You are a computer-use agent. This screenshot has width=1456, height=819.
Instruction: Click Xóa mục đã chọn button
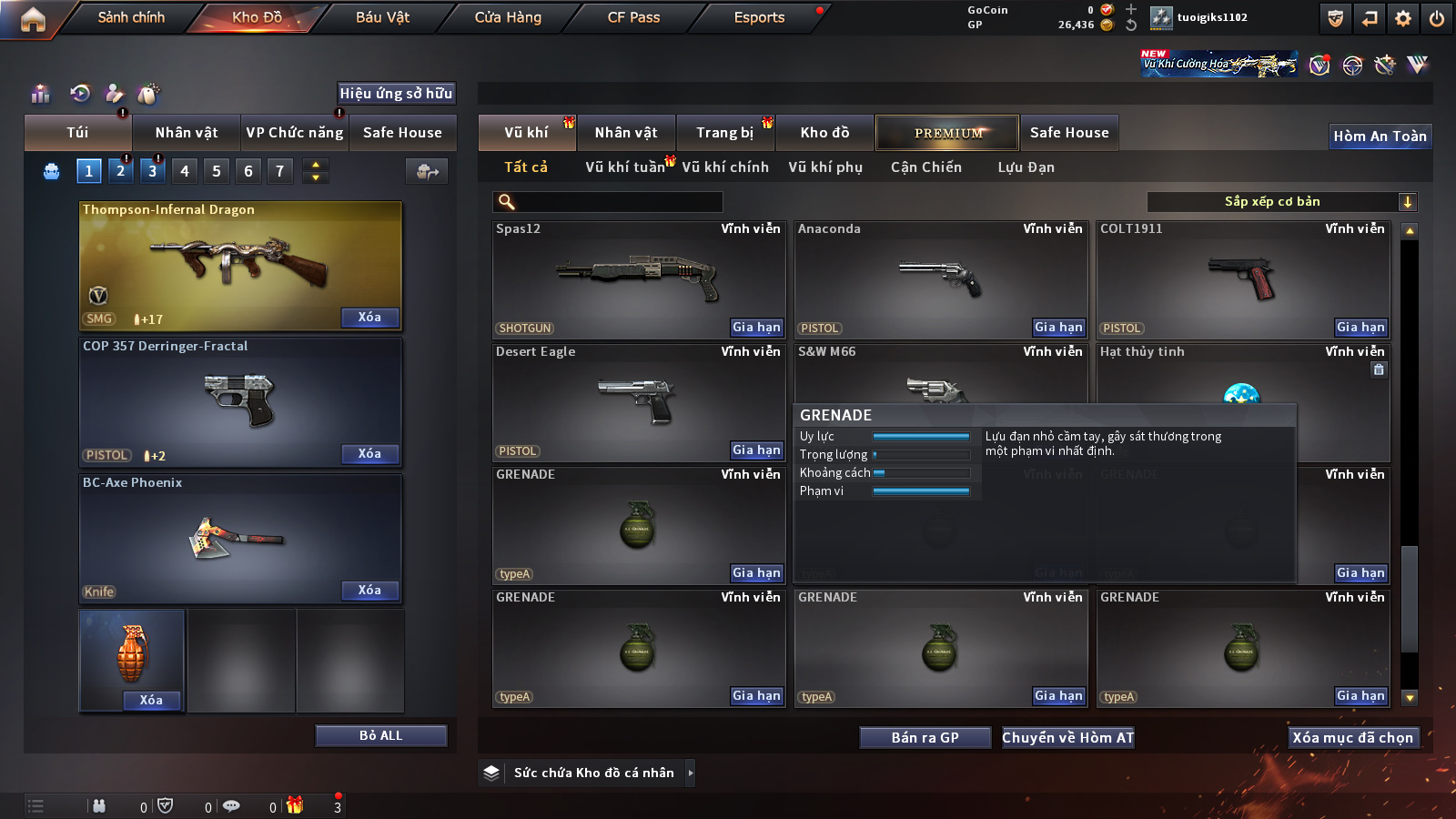pyautogui.click(x=1352, y=738)
